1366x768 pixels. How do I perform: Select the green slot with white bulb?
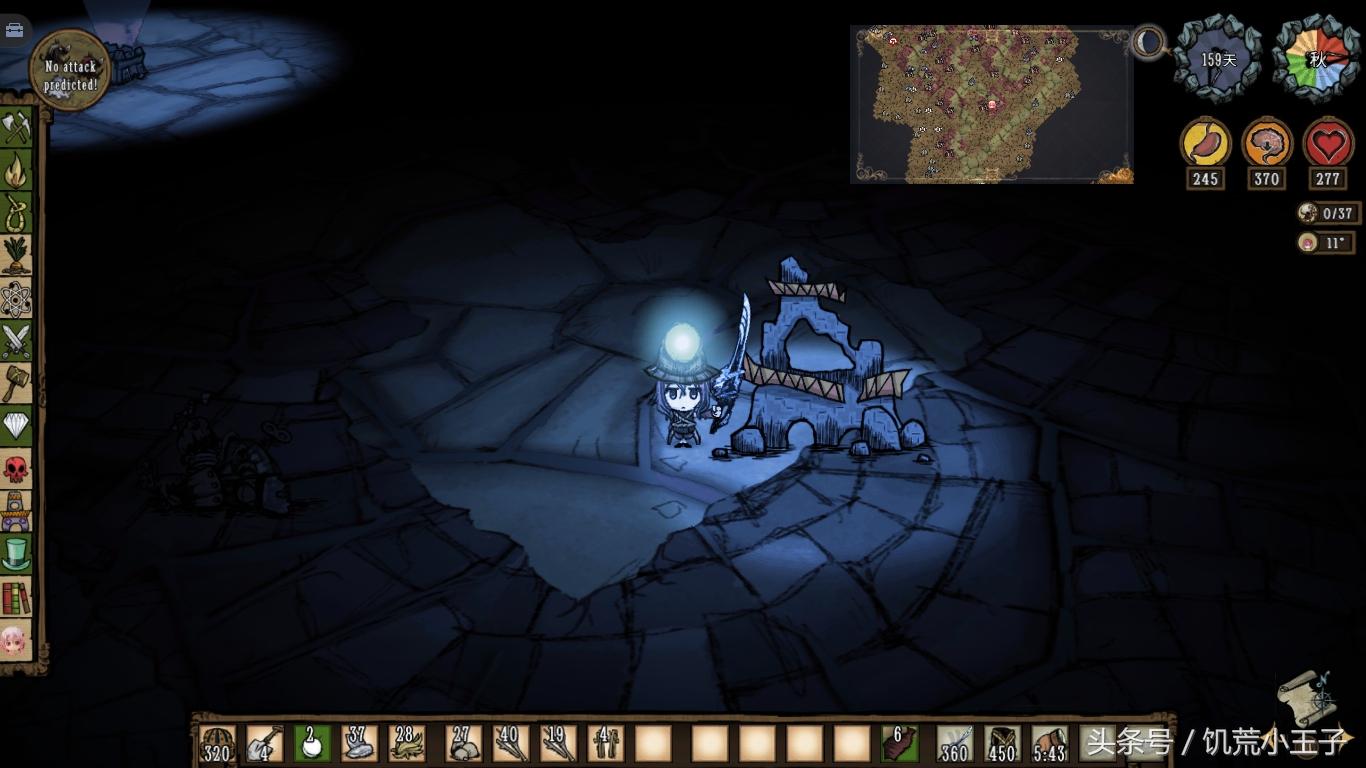pyautogui.click(x=312, y=744)
